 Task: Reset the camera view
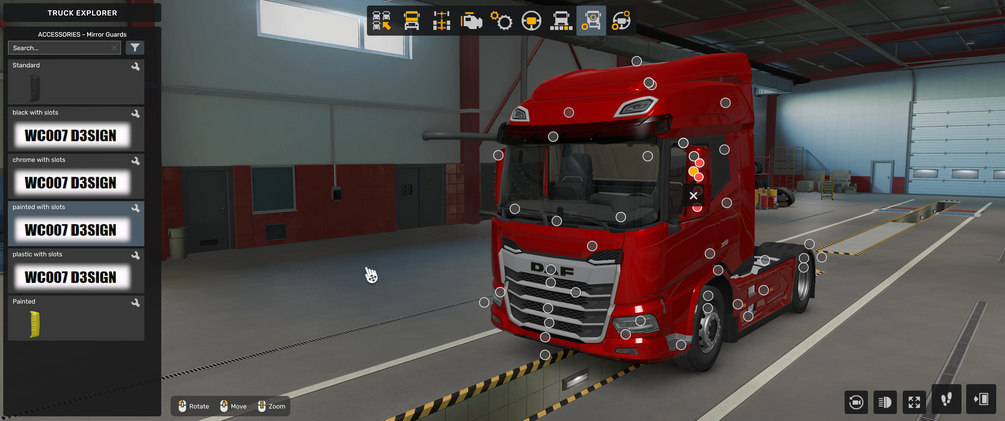855,402
